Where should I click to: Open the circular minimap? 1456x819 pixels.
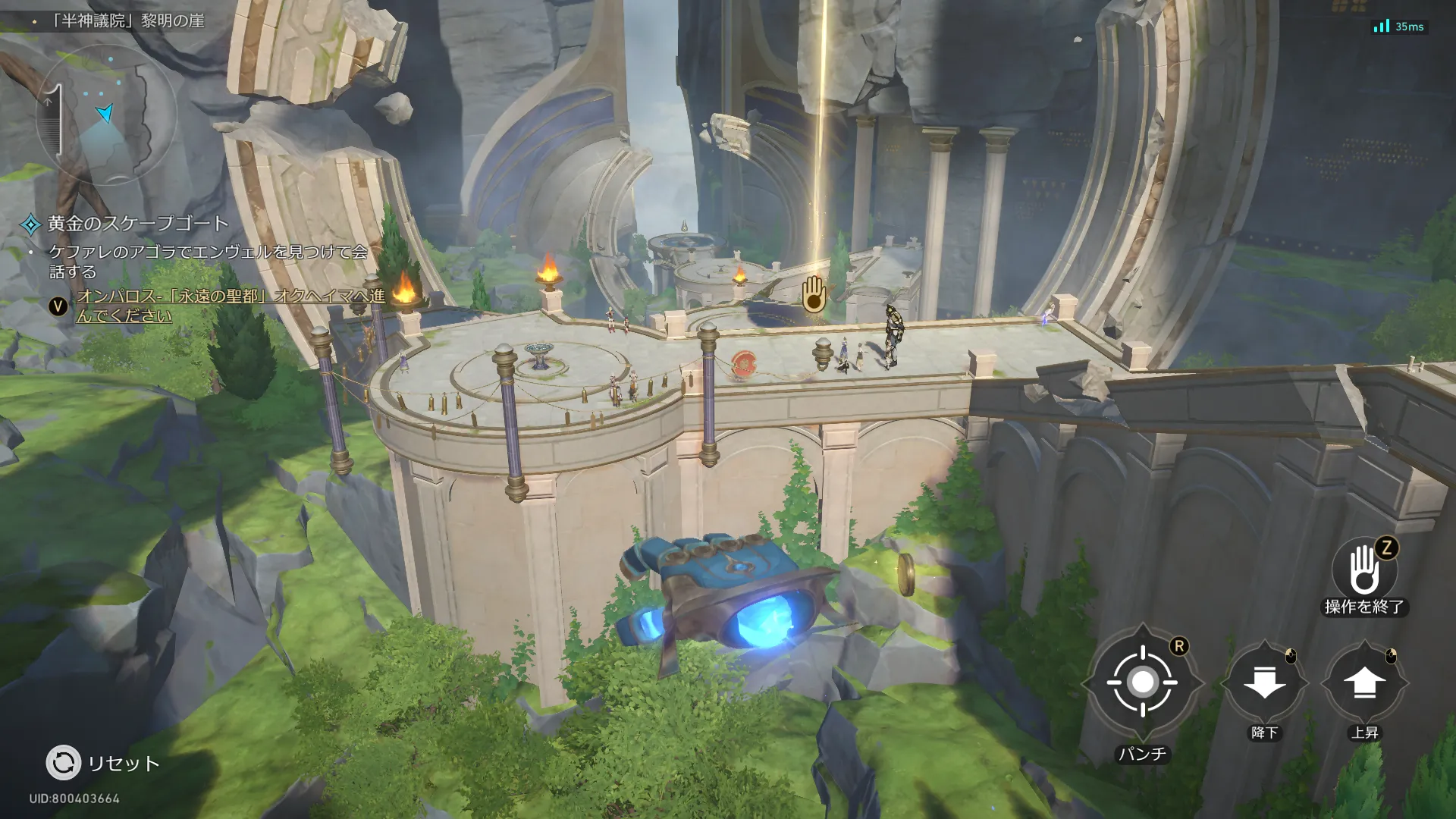(105, 115)
